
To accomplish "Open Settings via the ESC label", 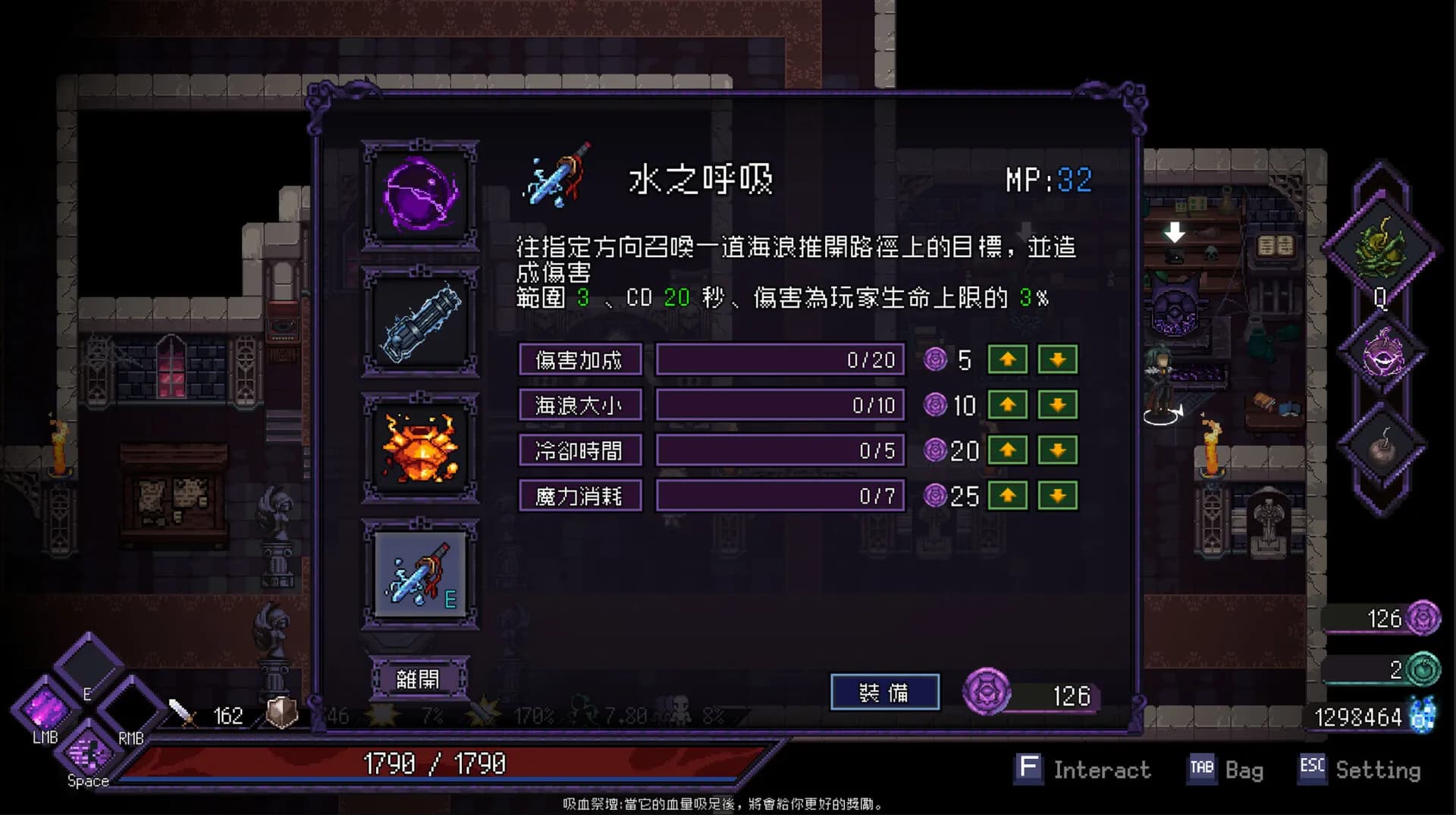I will tap(1311, 769).
